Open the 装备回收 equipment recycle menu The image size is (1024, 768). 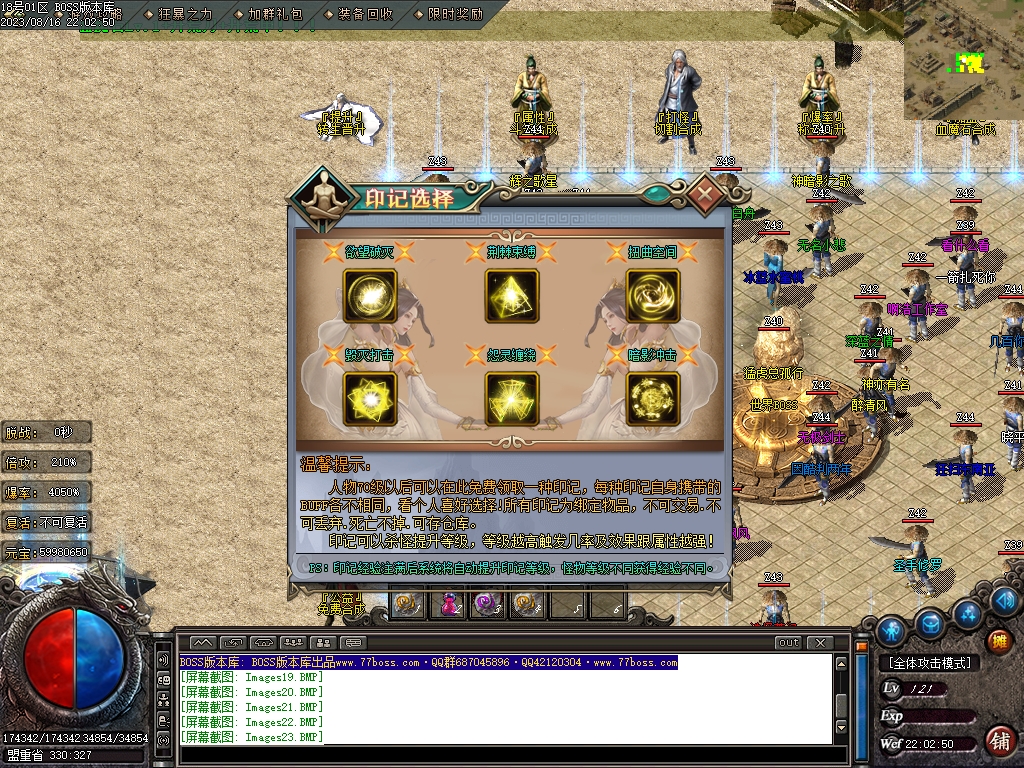[358, 15]
